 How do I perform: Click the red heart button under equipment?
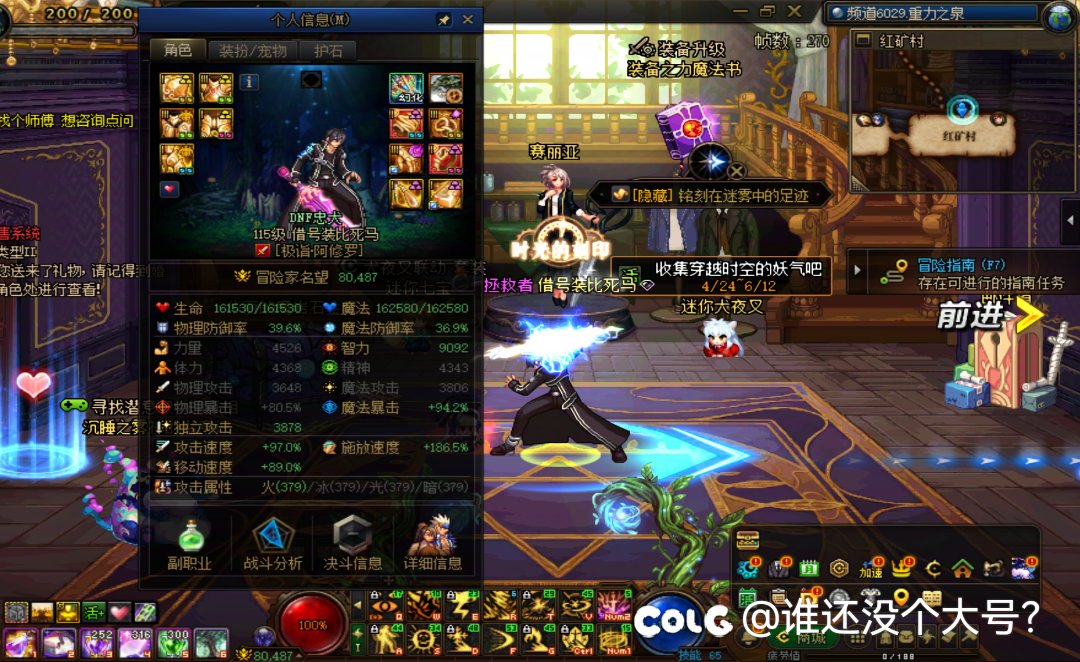point(170,189)
